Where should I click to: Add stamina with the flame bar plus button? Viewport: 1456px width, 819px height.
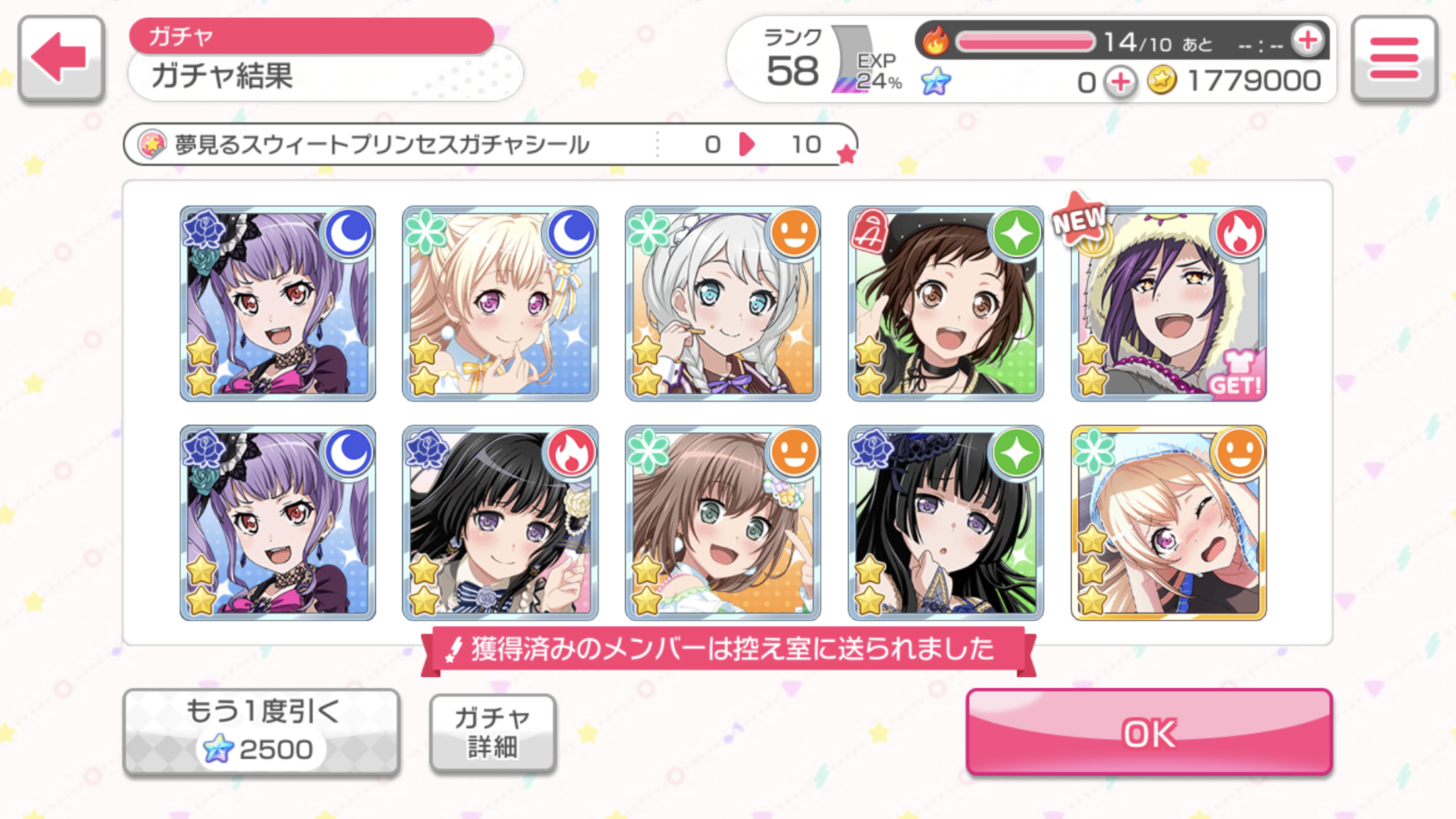(1307, 41)
